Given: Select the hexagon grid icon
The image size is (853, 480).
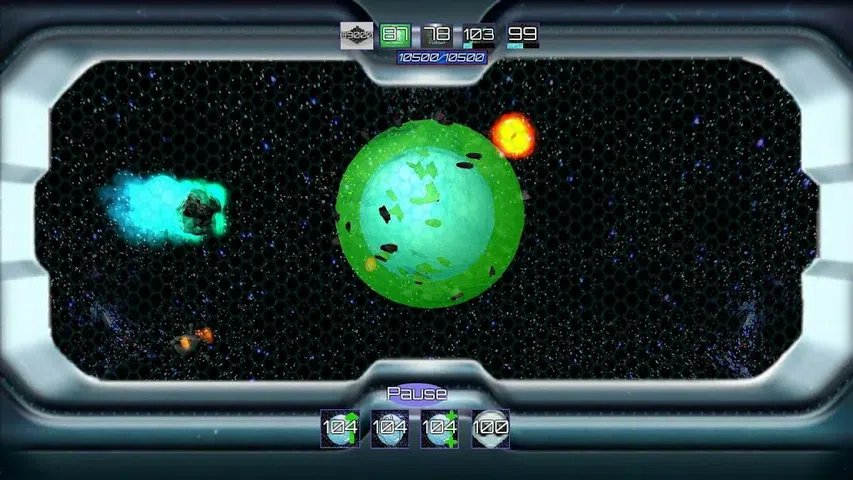Looking at the screenshot, I should [x=357, y=35].
